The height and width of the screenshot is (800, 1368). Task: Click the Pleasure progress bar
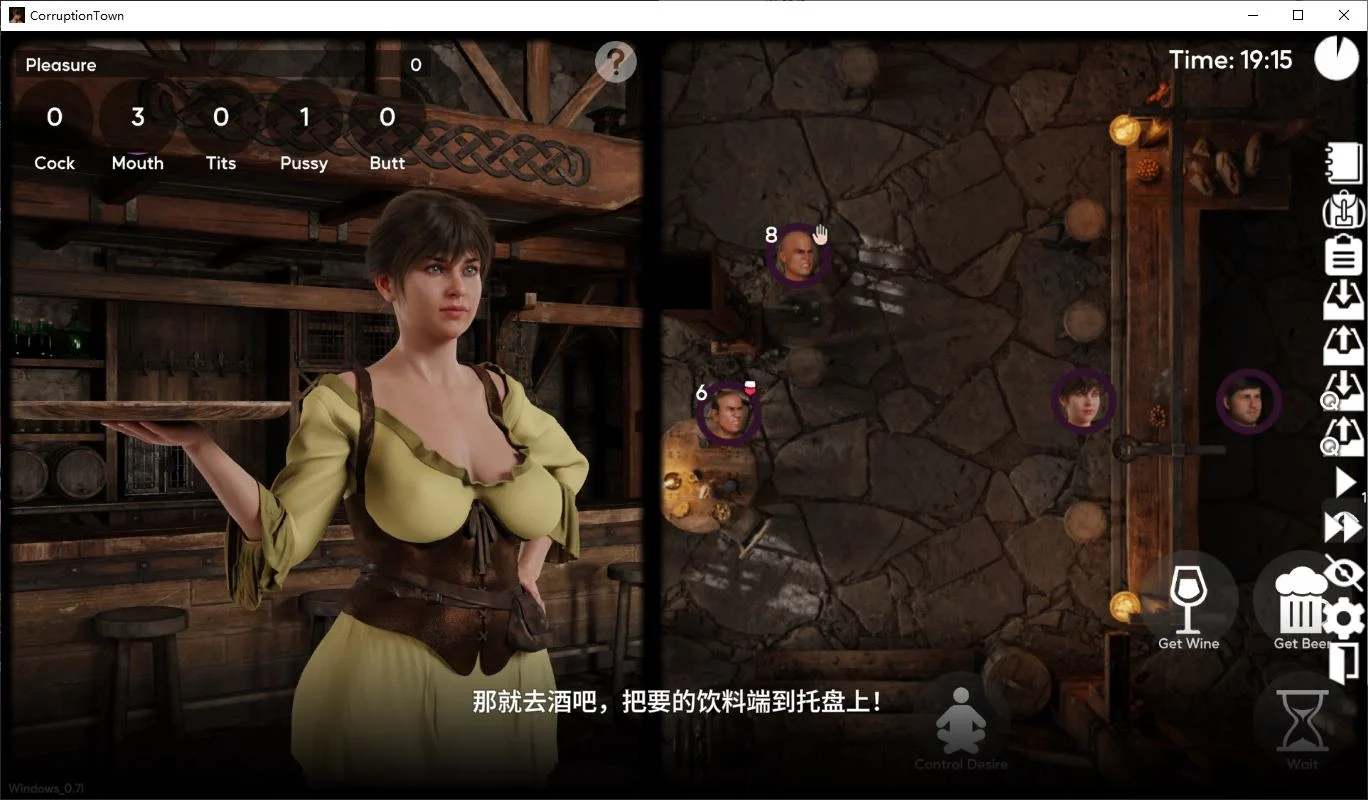[220, 64]
